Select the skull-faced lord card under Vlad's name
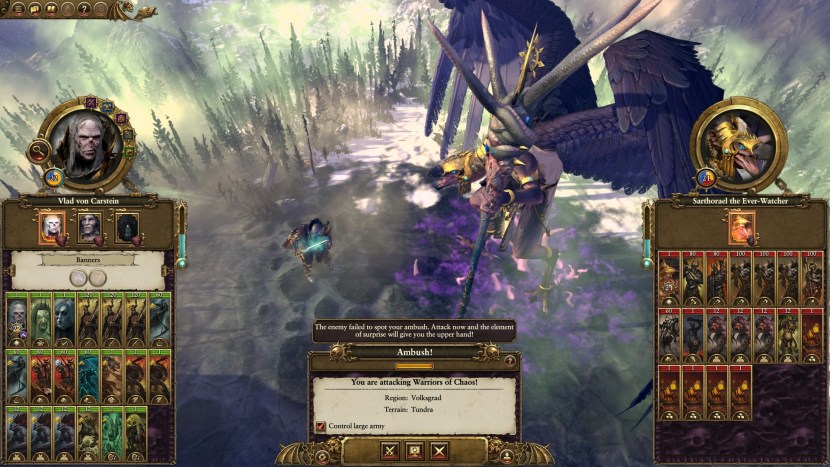The height and width of the screenshot is (467, 830). [x=53, y=229]
